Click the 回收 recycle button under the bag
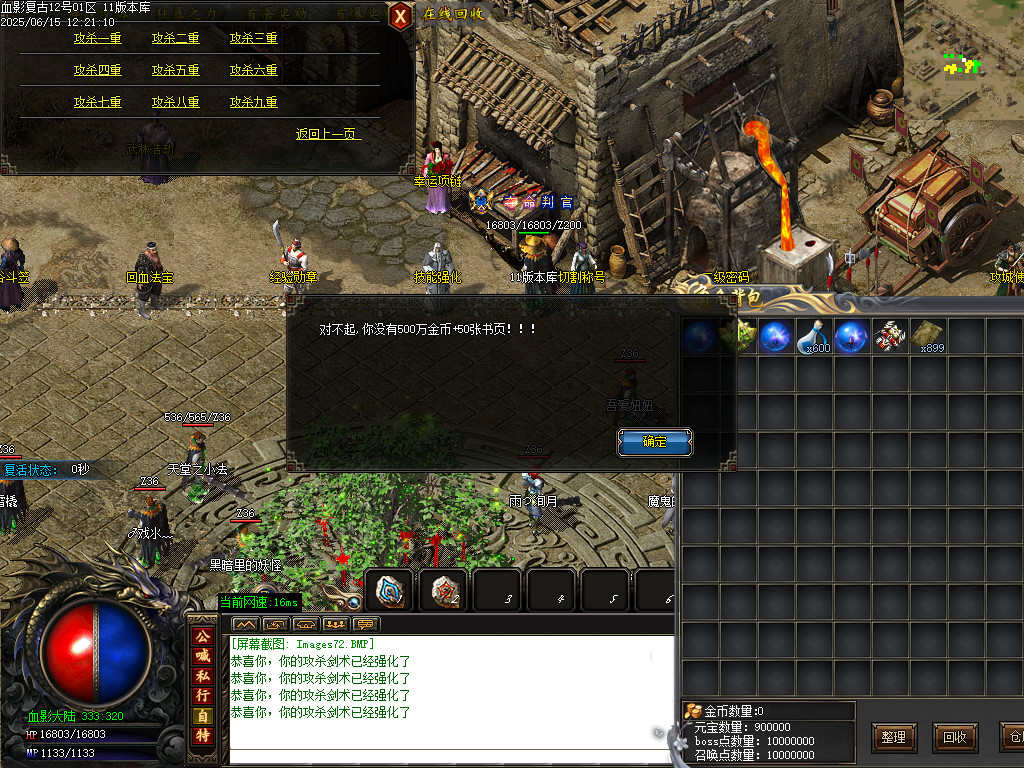Viewport: 1024px width, 768px height. tap(954, 738)
